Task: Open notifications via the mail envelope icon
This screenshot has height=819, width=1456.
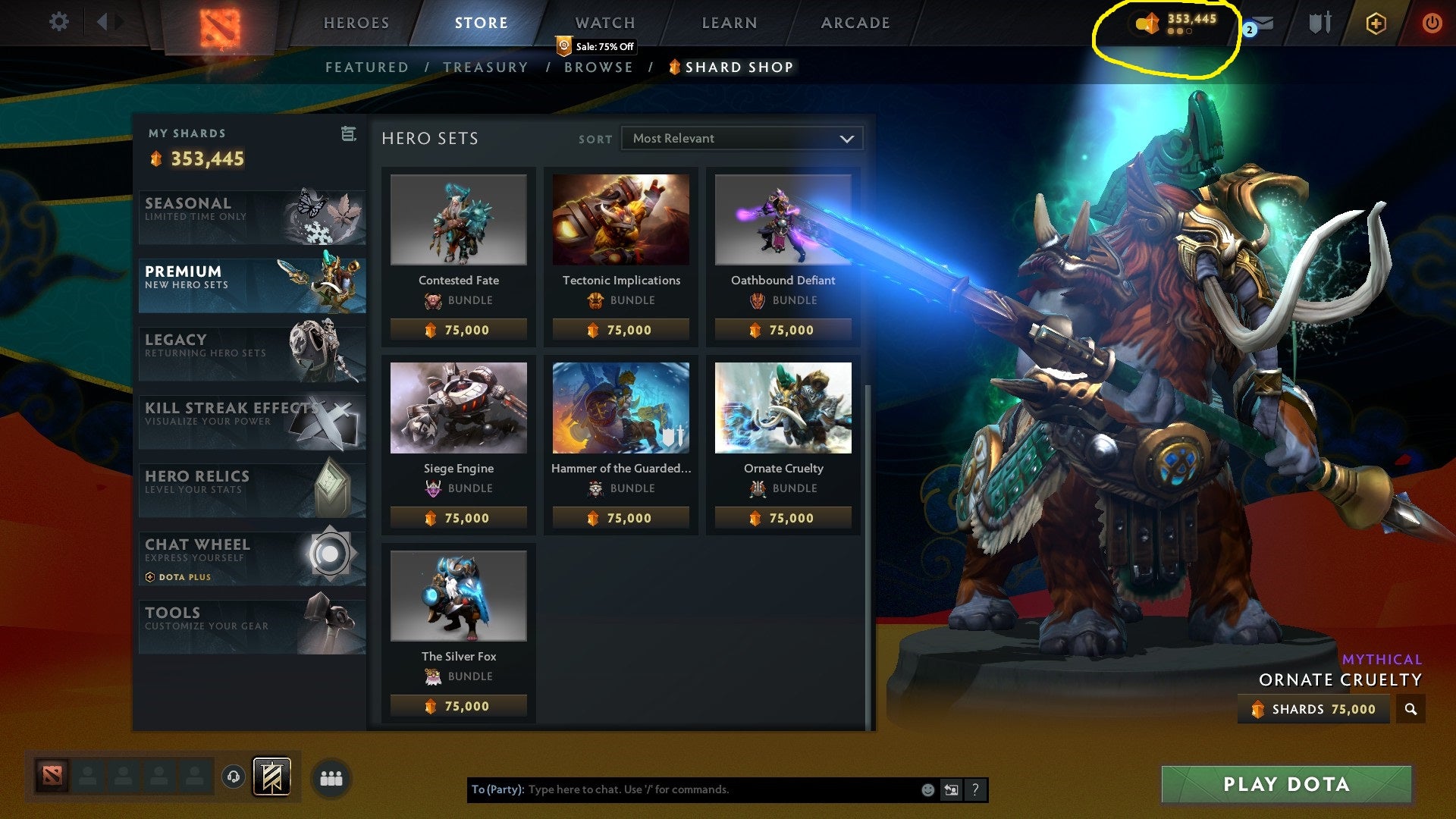Action: point(1266,22)
